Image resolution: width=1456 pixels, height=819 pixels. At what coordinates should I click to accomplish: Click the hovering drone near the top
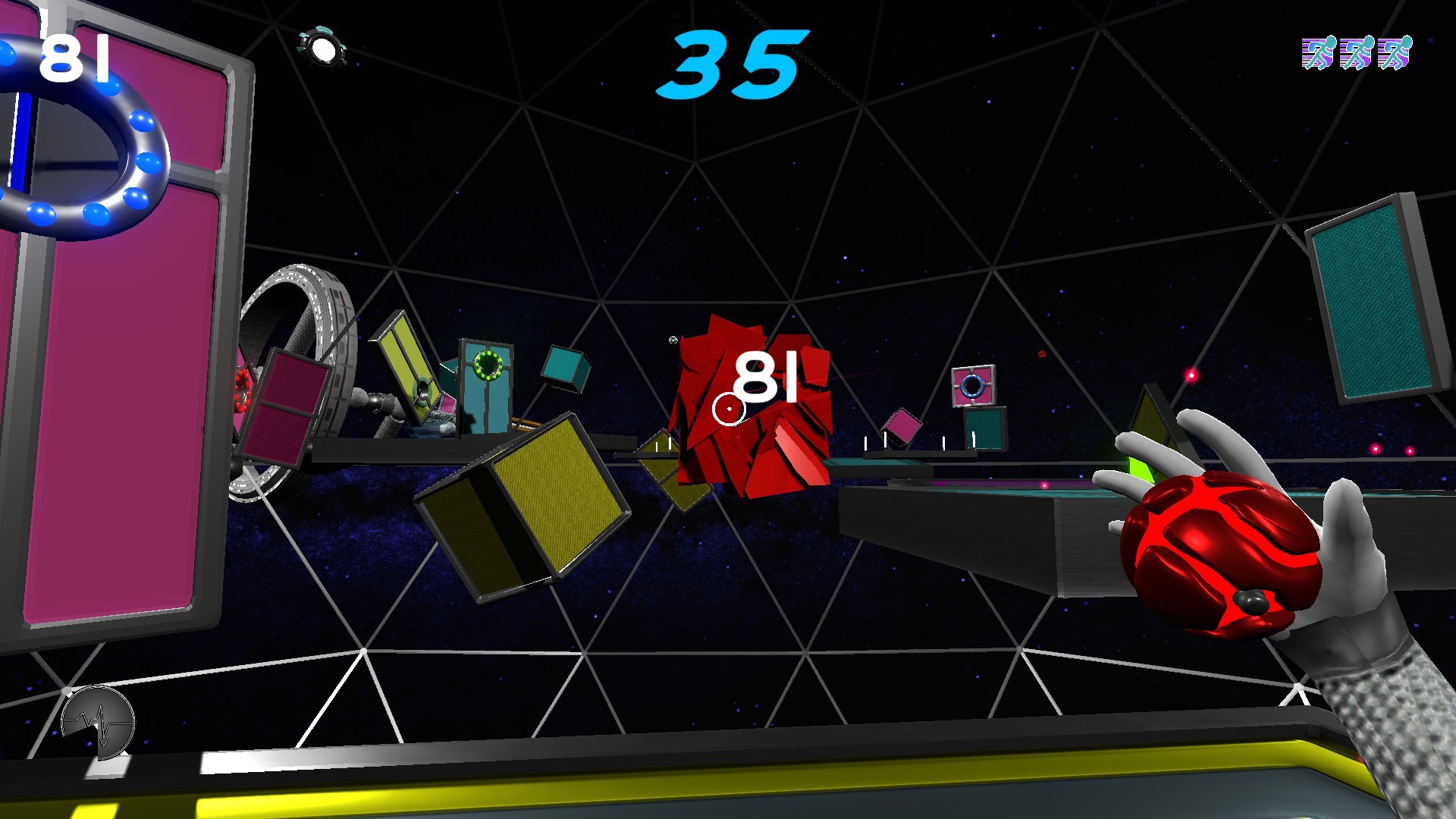click(x=322, y=45)
